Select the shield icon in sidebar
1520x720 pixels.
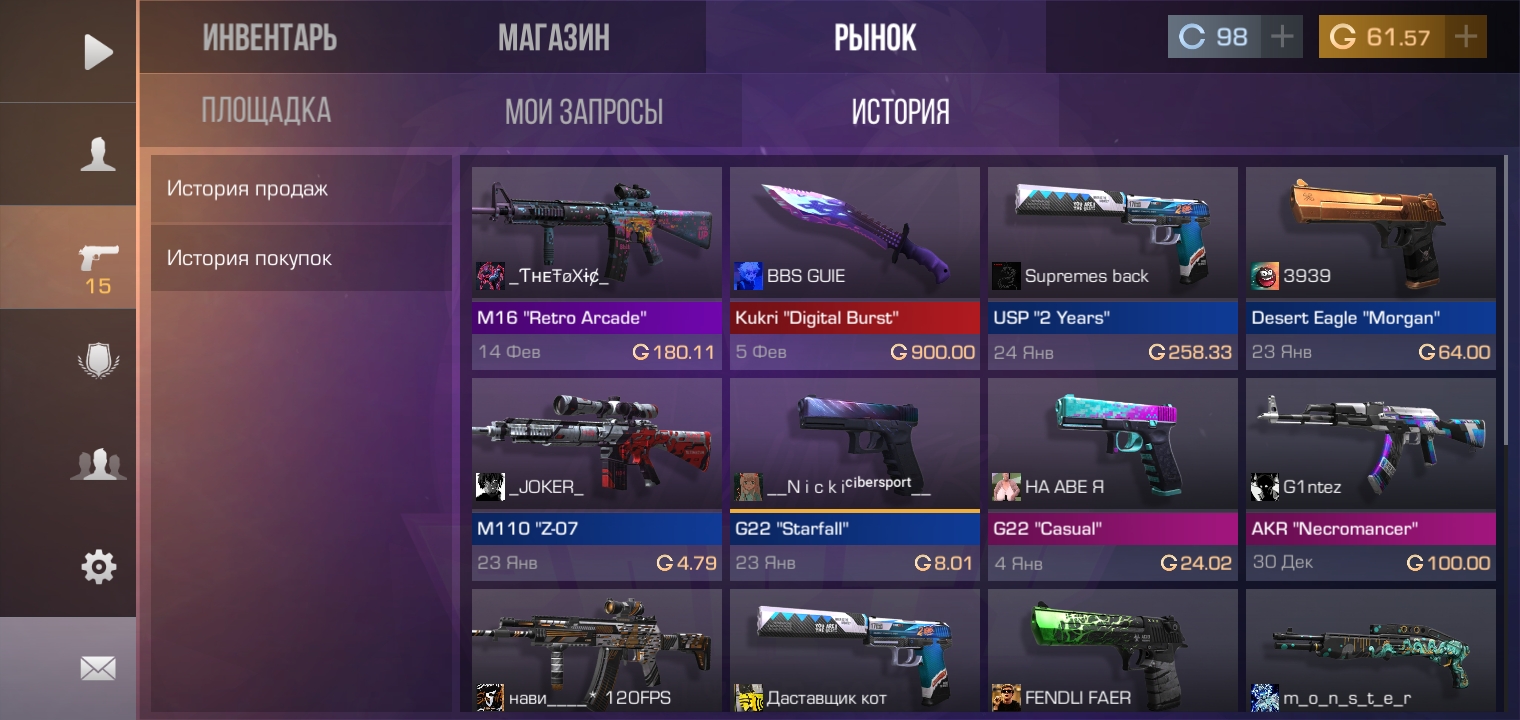coord(97,359)
